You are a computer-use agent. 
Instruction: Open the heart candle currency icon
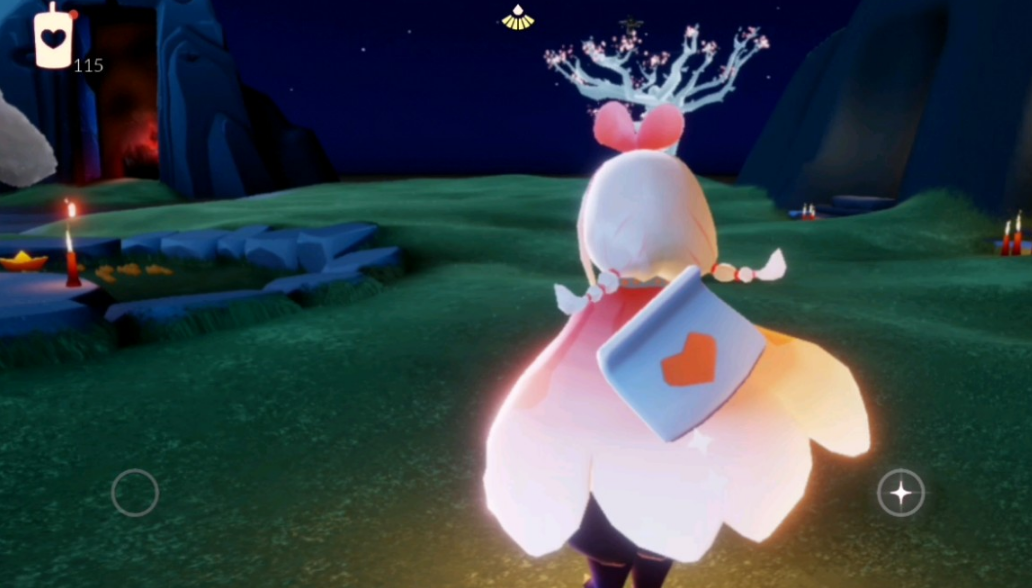coord(53,38)
